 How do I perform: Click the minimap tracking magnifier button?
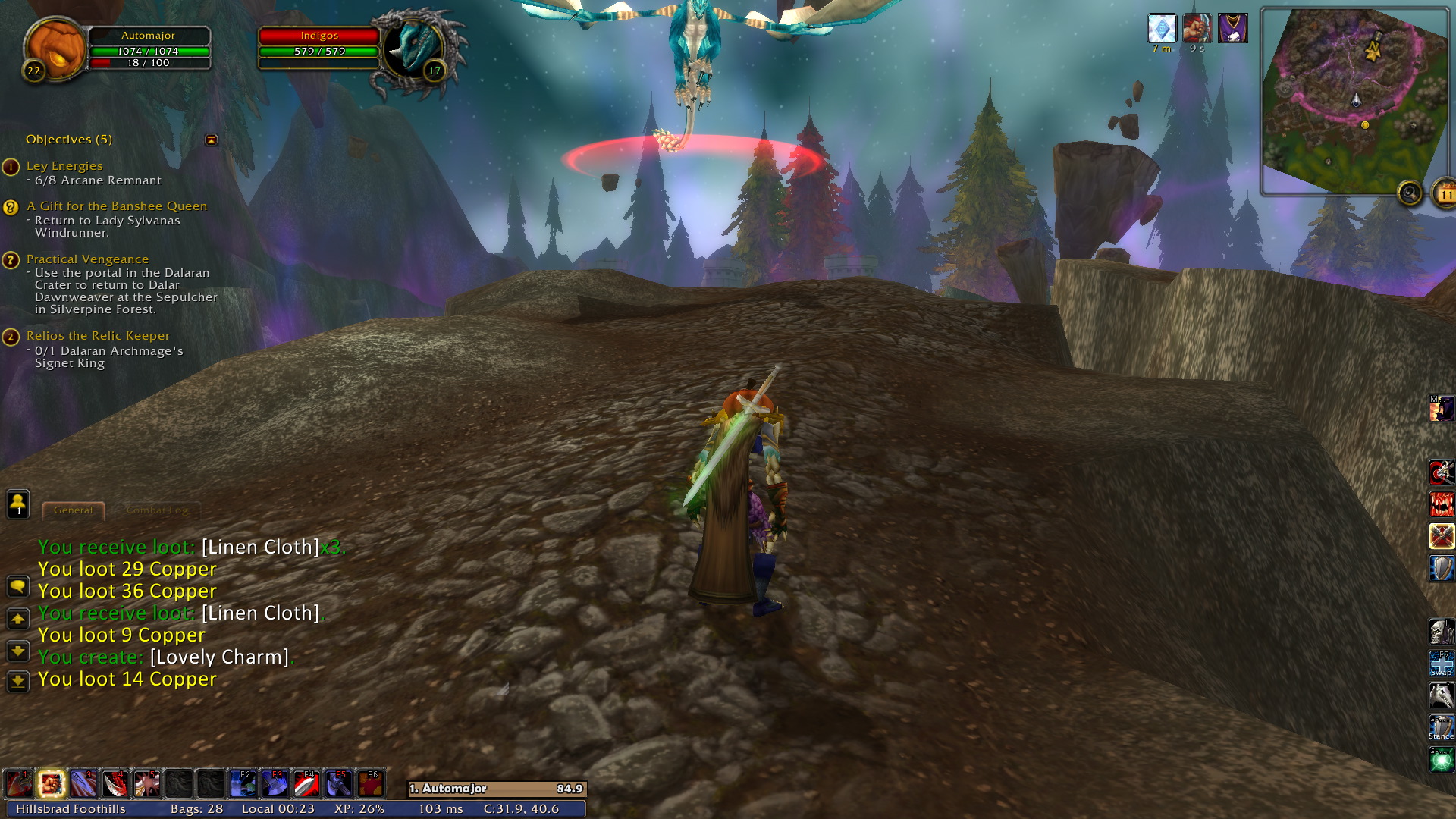1410,193
